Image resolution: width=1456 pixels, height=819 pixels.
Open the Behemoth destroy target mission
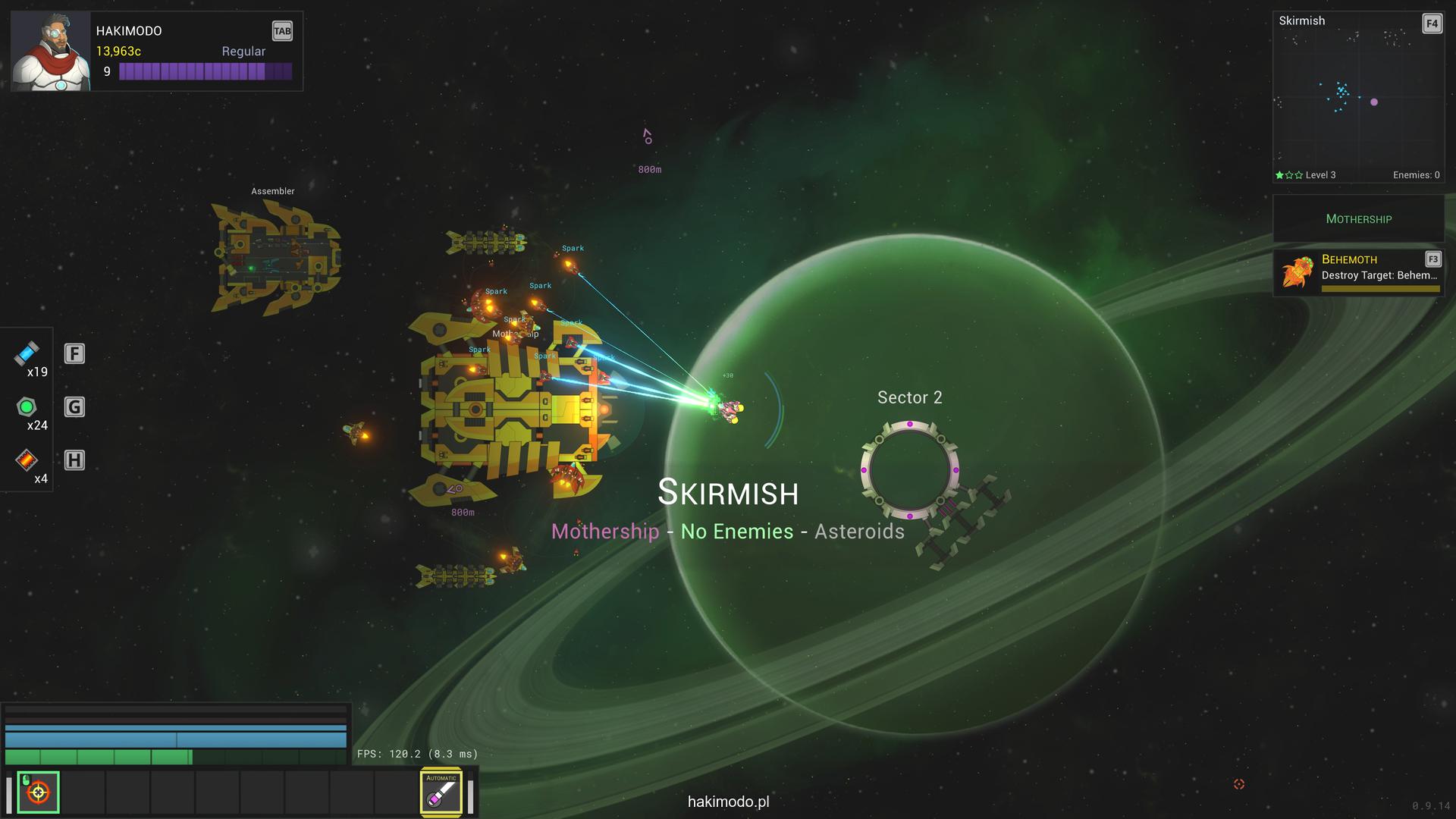(x=1358, y=272)
